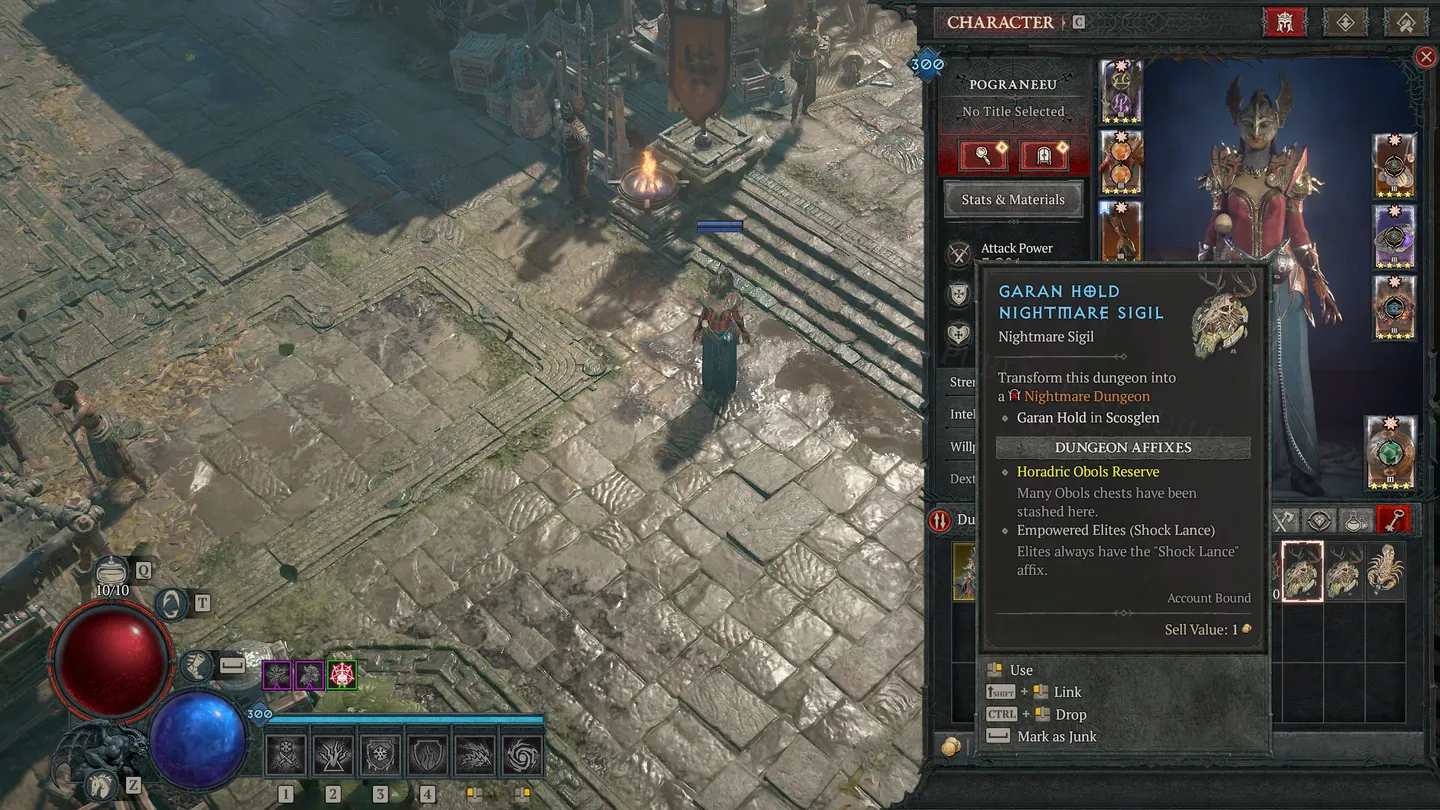Select the green emerald ring slot
The width and height of the screenshot is (1440, 810).
[x=1391, y=453]
